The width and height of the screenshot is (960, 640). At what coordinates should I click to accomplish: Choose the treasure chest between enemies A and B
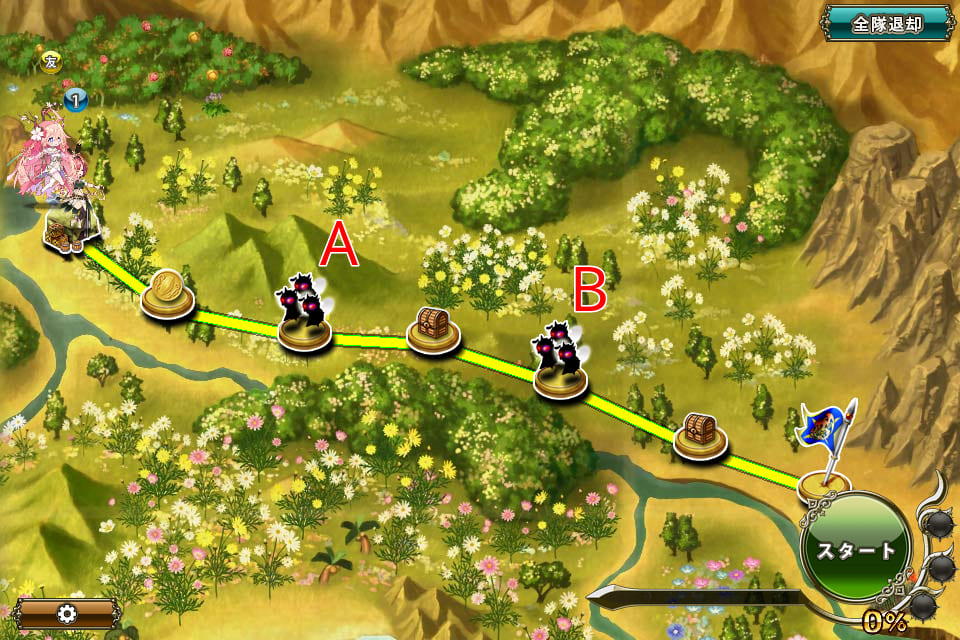point(433,327)
